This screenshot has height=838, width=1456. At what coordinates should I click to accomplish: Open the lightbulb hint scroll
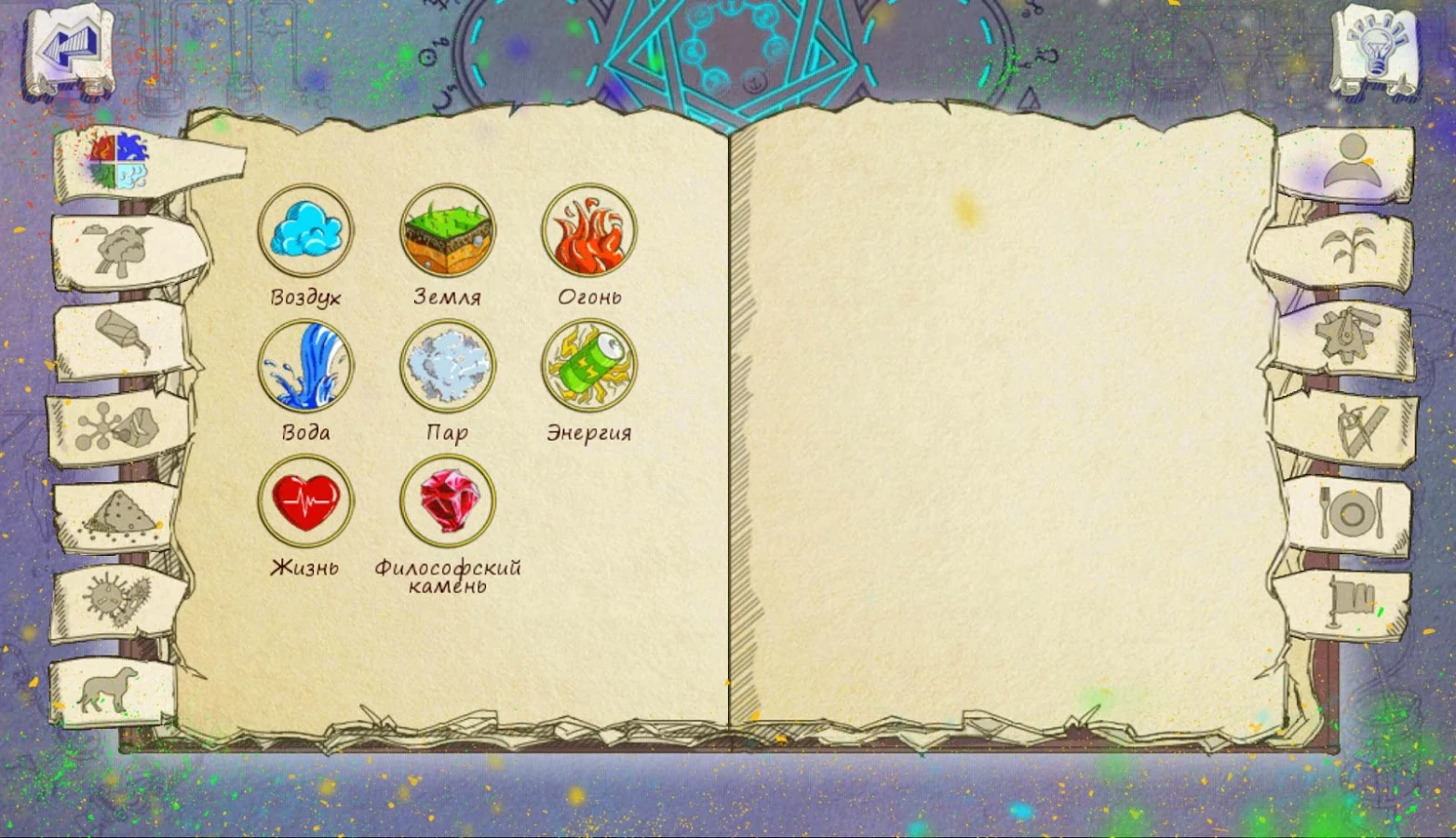tap(1375, 50)
